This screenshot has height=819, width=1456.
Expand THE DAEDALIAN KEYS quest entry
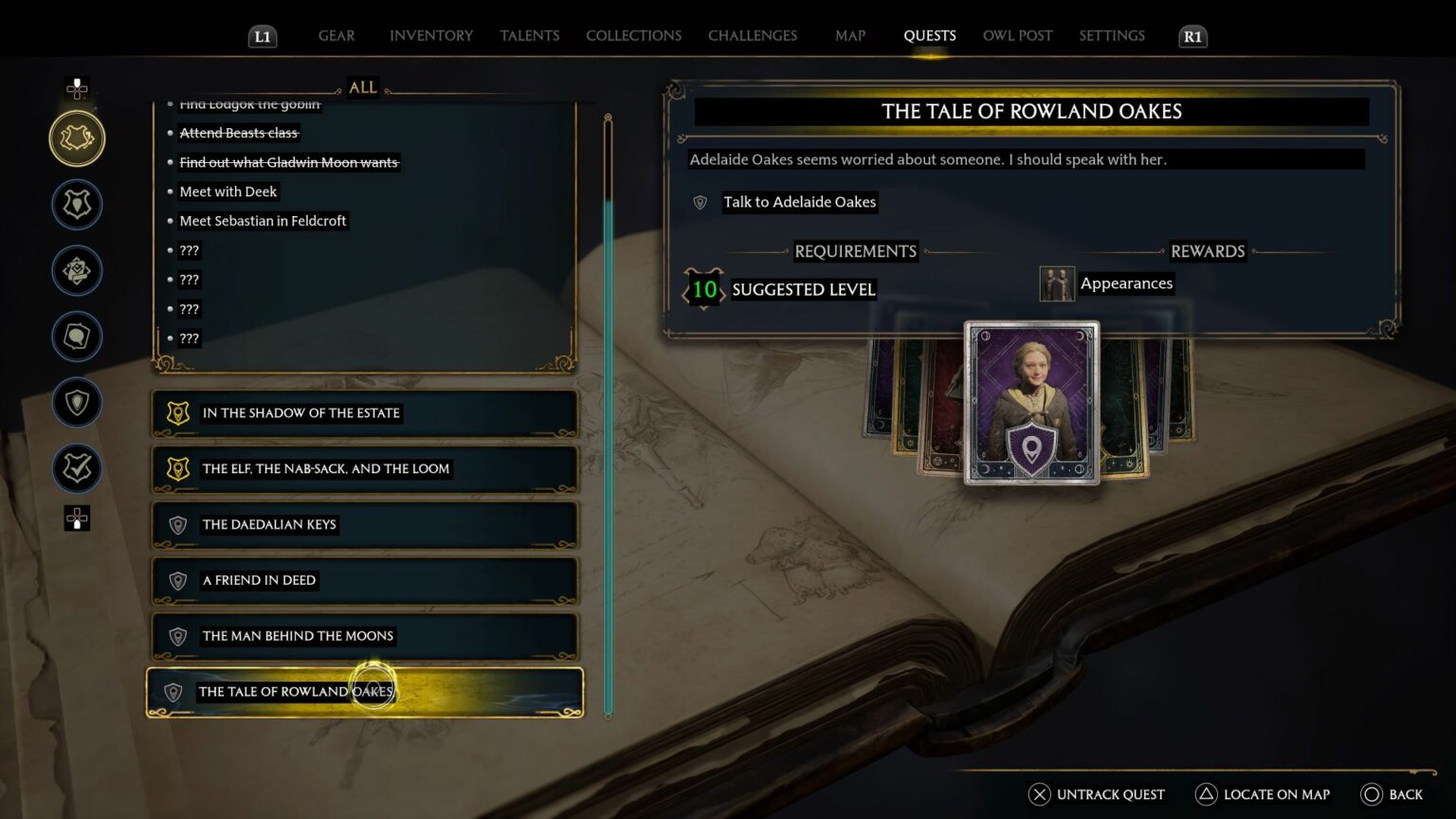pyautogui.click(x=363, y=524)
